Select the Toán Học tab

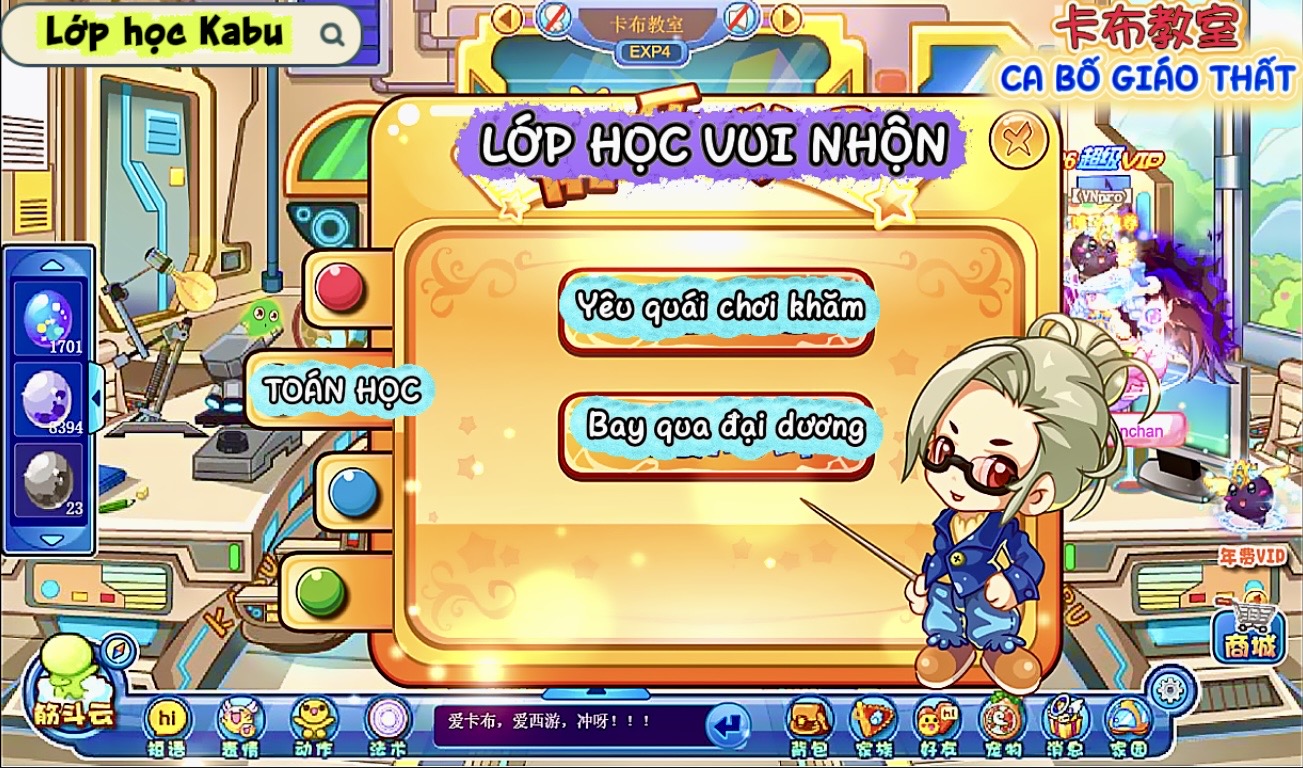[x=341, y=390]
